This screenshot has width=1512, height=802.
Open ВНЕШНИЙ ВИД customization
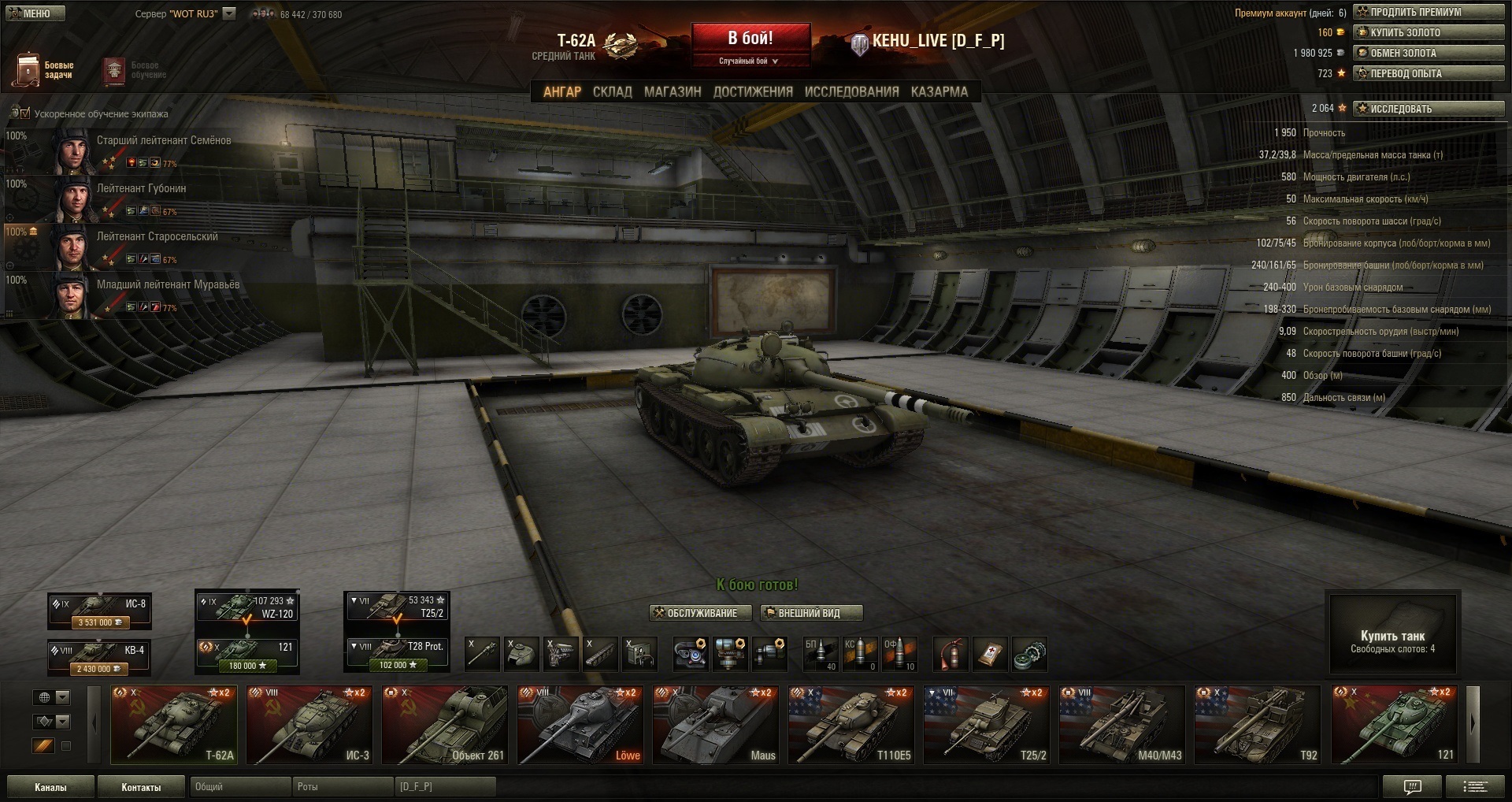(x=811, y=613)
